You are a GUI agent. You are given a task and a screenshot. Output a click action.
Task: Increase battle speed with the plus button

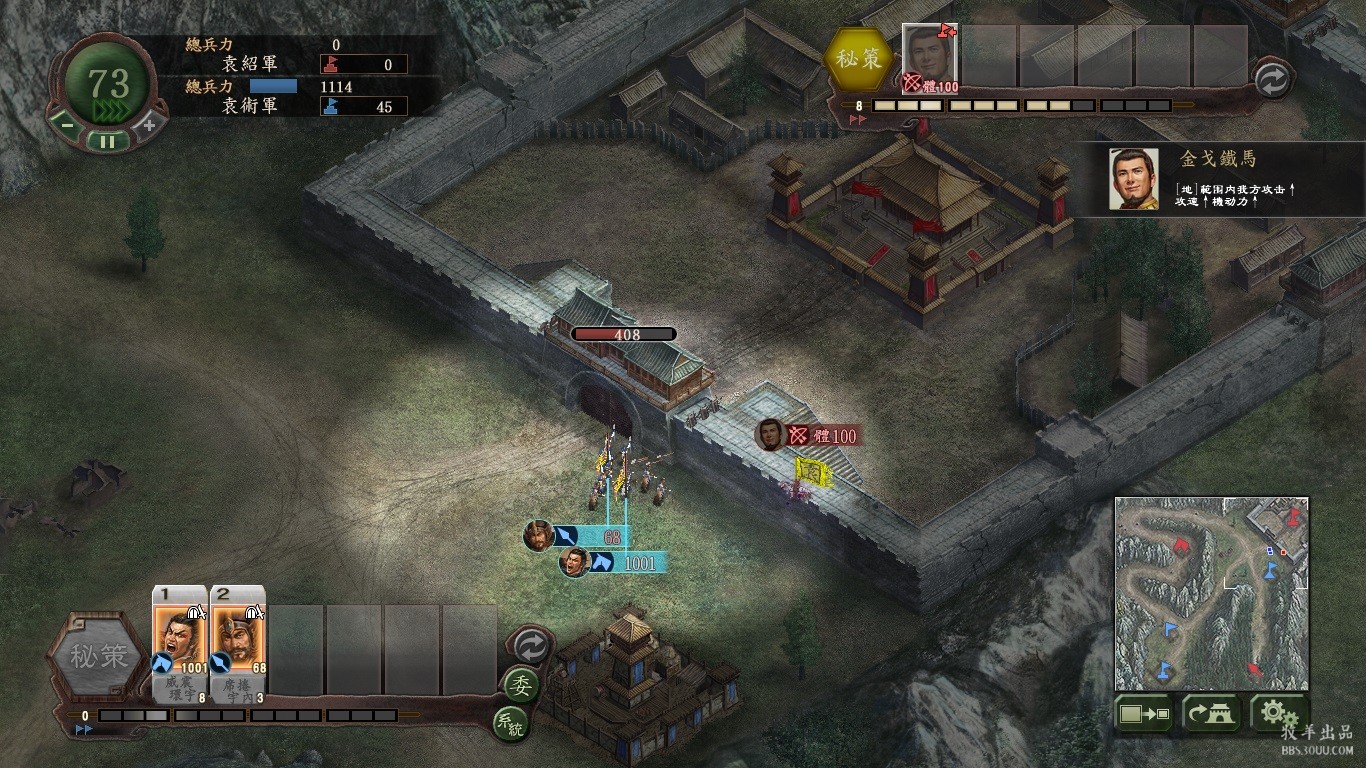click(x=149, y=126)
